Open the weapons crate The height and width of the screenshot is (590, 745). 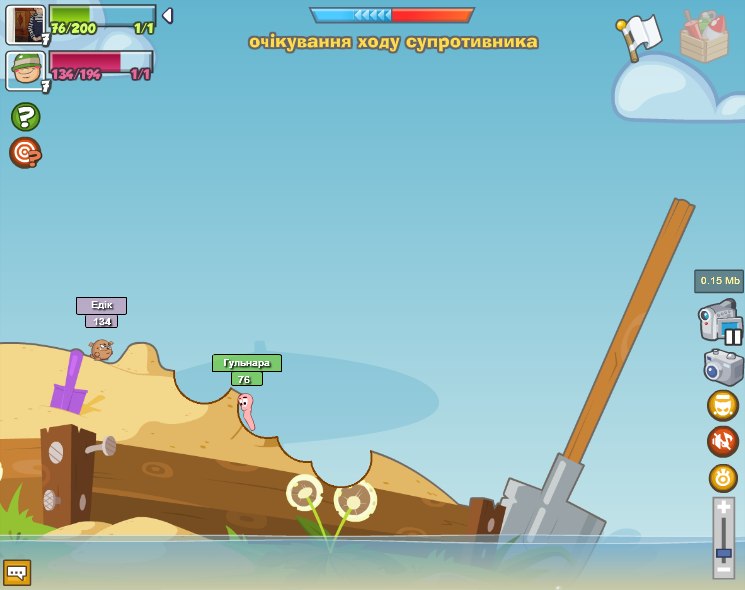click(x=704, y=37)
